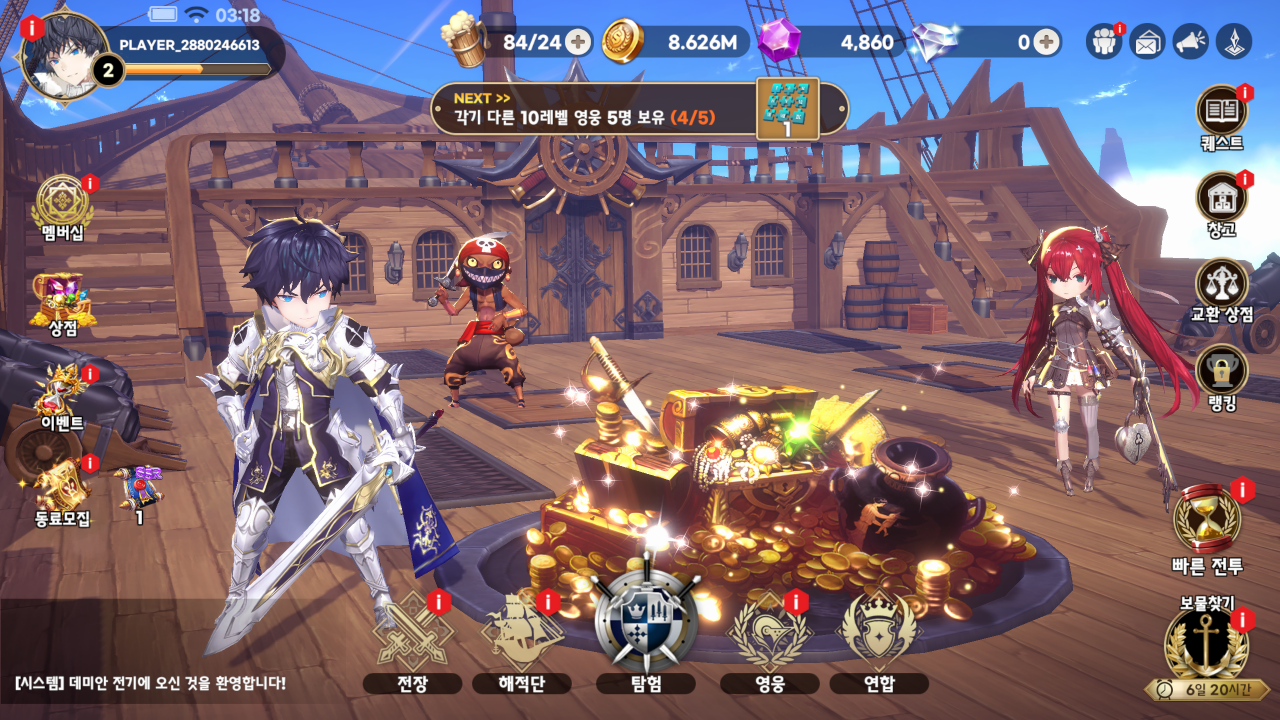Open the locked 랭킹 ranking button
This screenshot has width=1280, height=720.
pos(1221,370)
